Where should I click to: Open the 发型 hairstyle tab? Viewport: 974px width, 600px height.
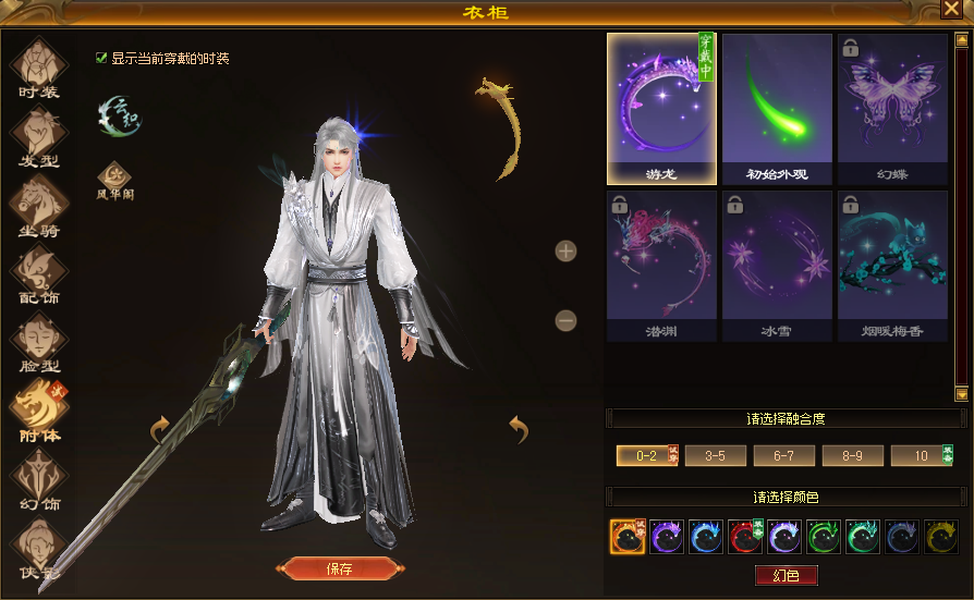[x=39, y=137]
